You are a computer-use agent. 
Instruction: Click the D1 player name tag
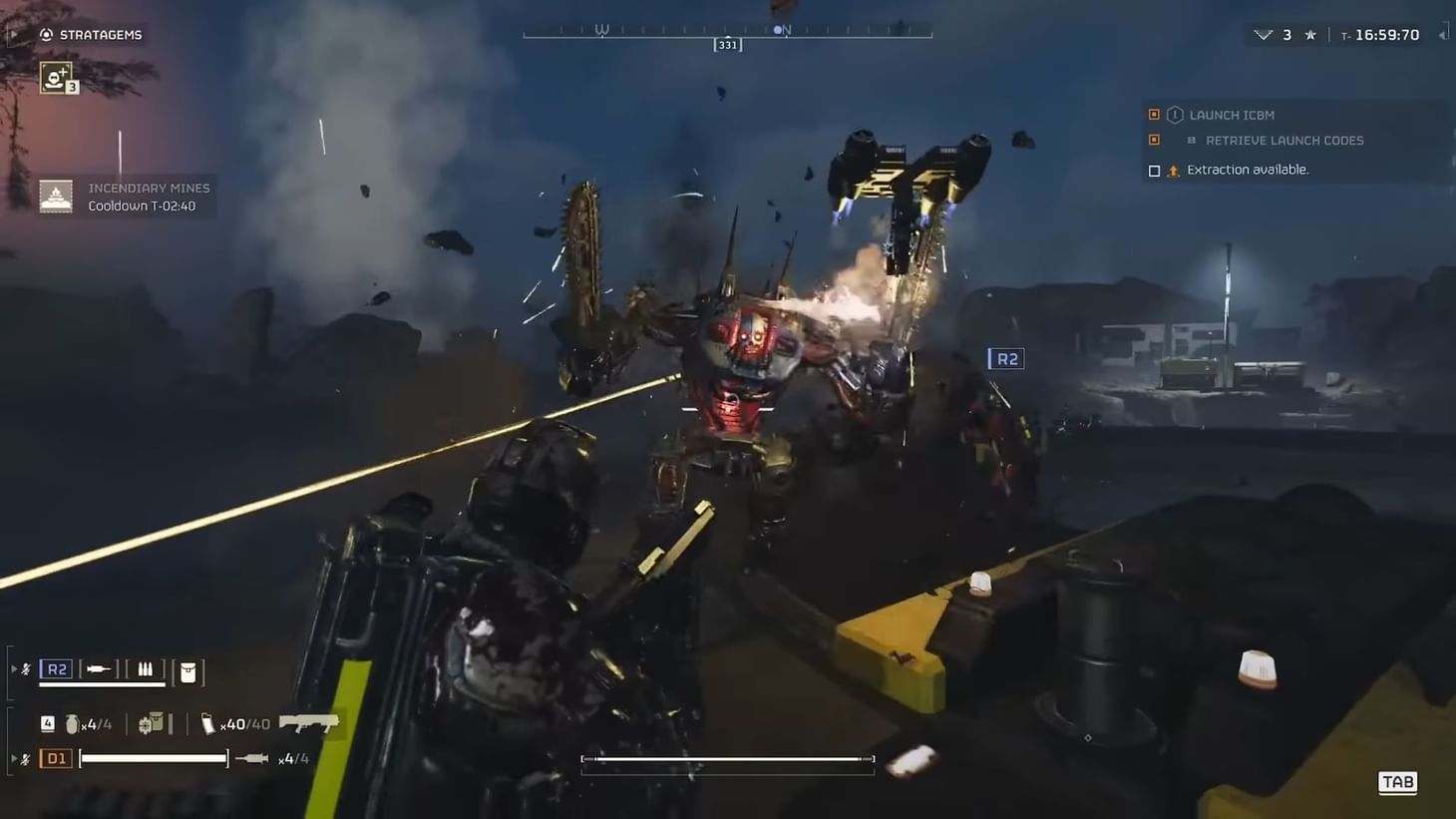click(x=56, y=758)
